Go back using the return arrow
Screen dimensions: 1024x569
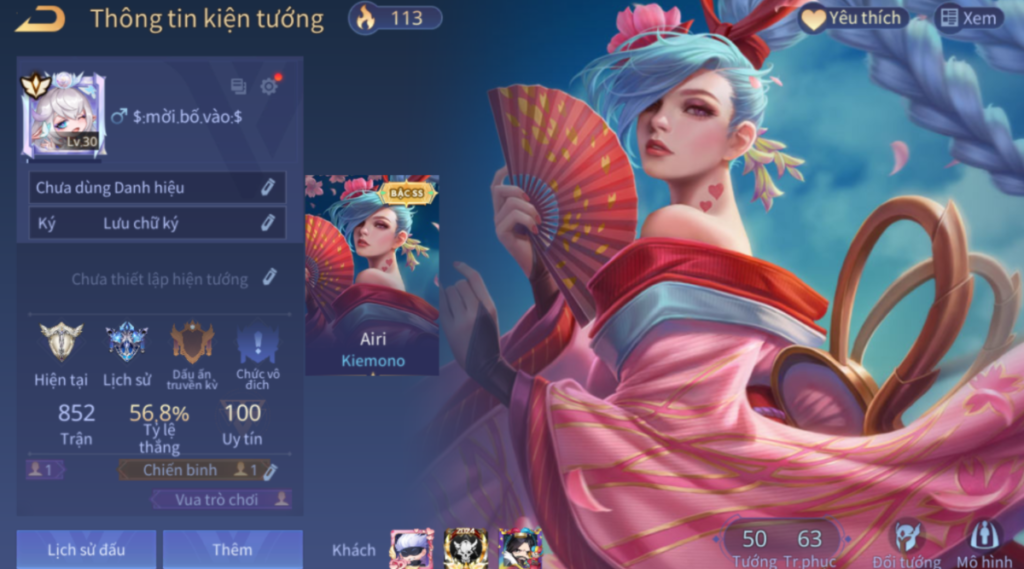click(40, 18)
